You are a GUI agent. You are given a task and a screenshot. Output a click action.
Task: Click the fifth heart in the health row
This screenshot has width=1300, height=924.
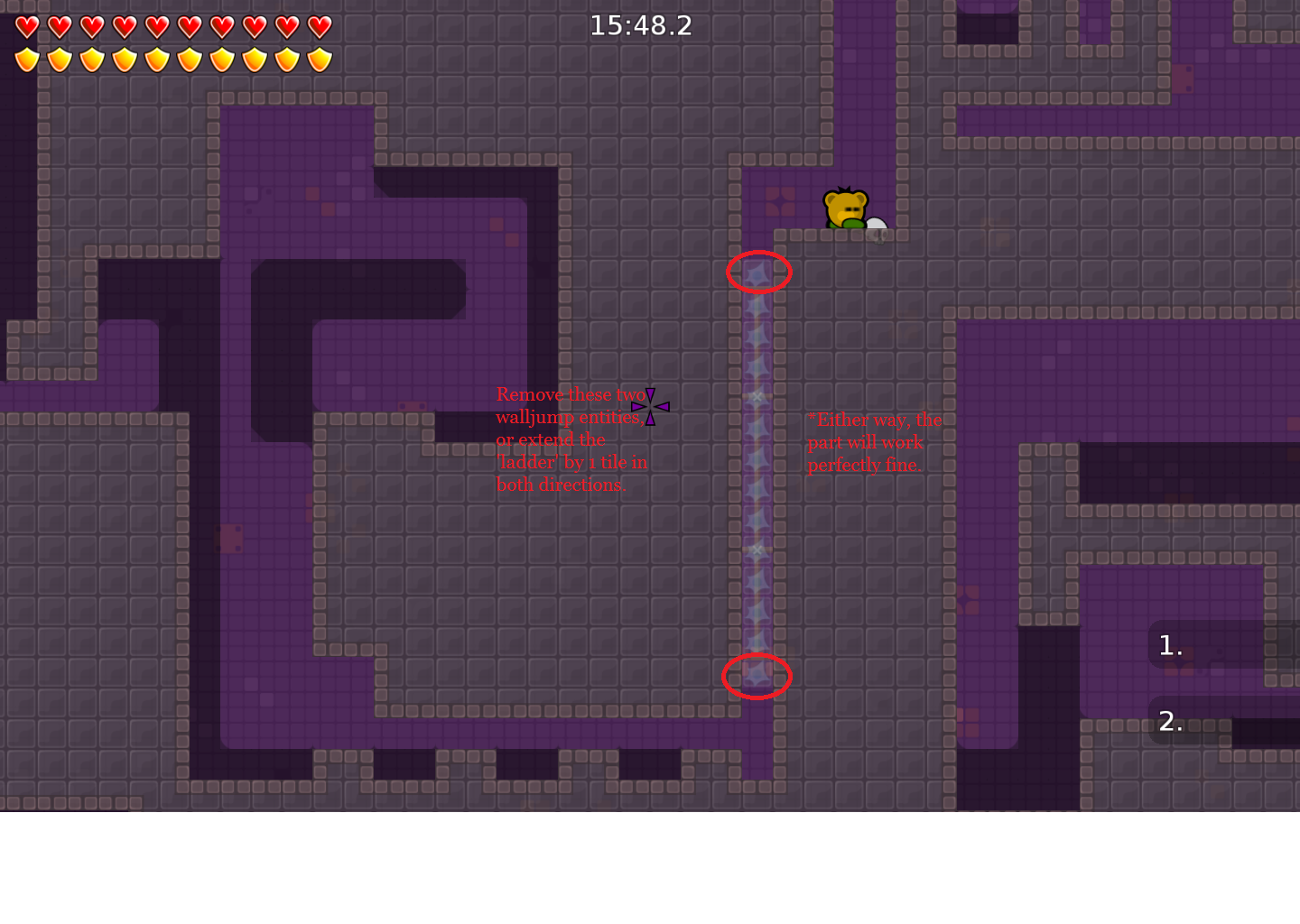click(x=158, y=27)
